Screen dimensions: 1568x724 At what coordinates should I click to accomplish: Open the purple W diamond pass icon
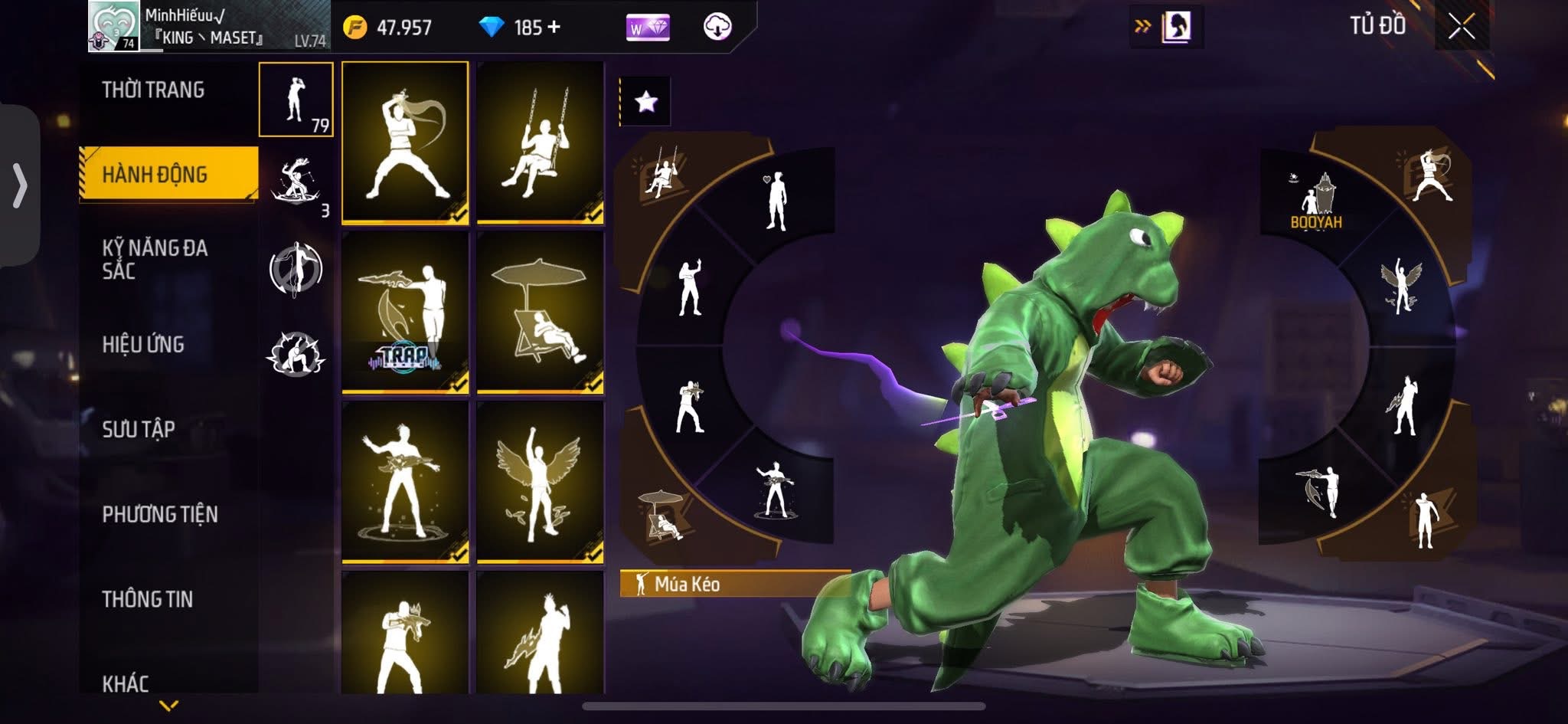click(648, 28)
